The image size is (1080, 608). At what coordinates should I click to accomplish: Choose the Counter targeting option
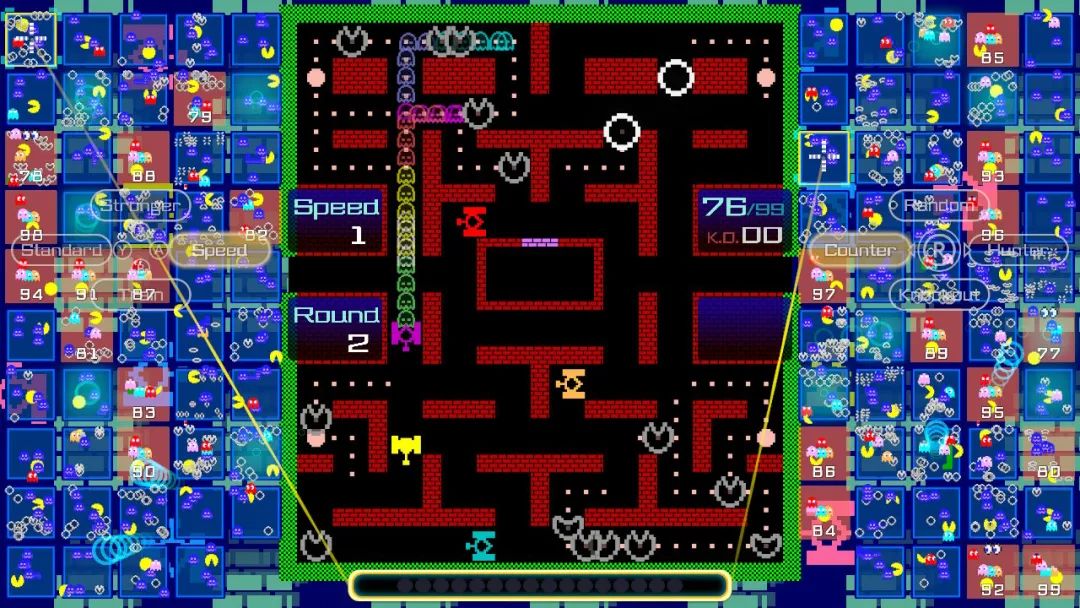click(x=860, y=250)
